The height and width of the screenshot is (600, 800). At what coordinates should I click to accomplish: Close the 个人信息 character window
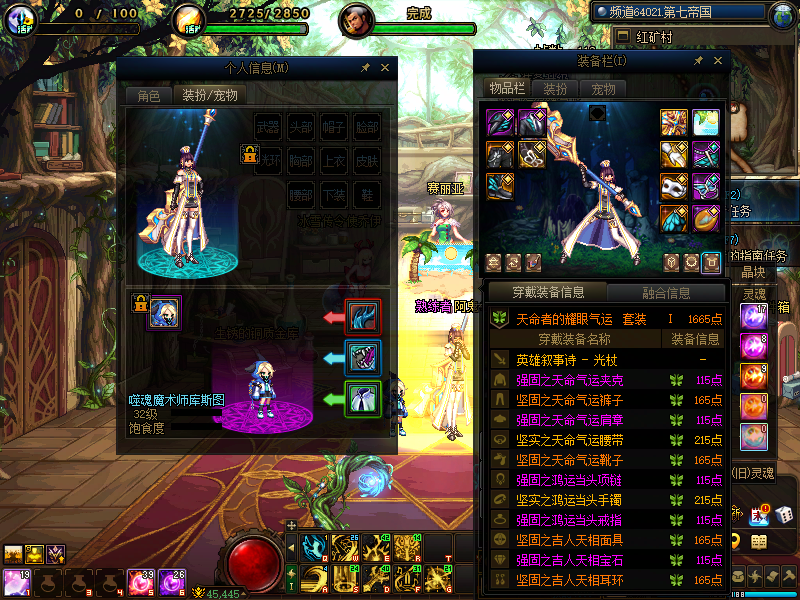pos(386,68)
